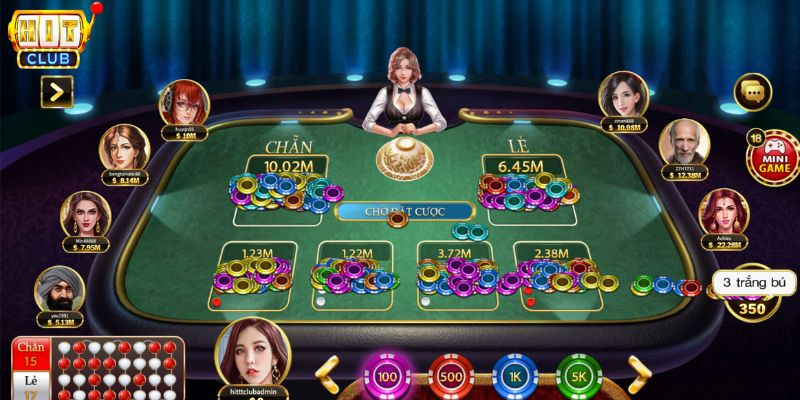Open the chat speech bubble

(752, 94)
